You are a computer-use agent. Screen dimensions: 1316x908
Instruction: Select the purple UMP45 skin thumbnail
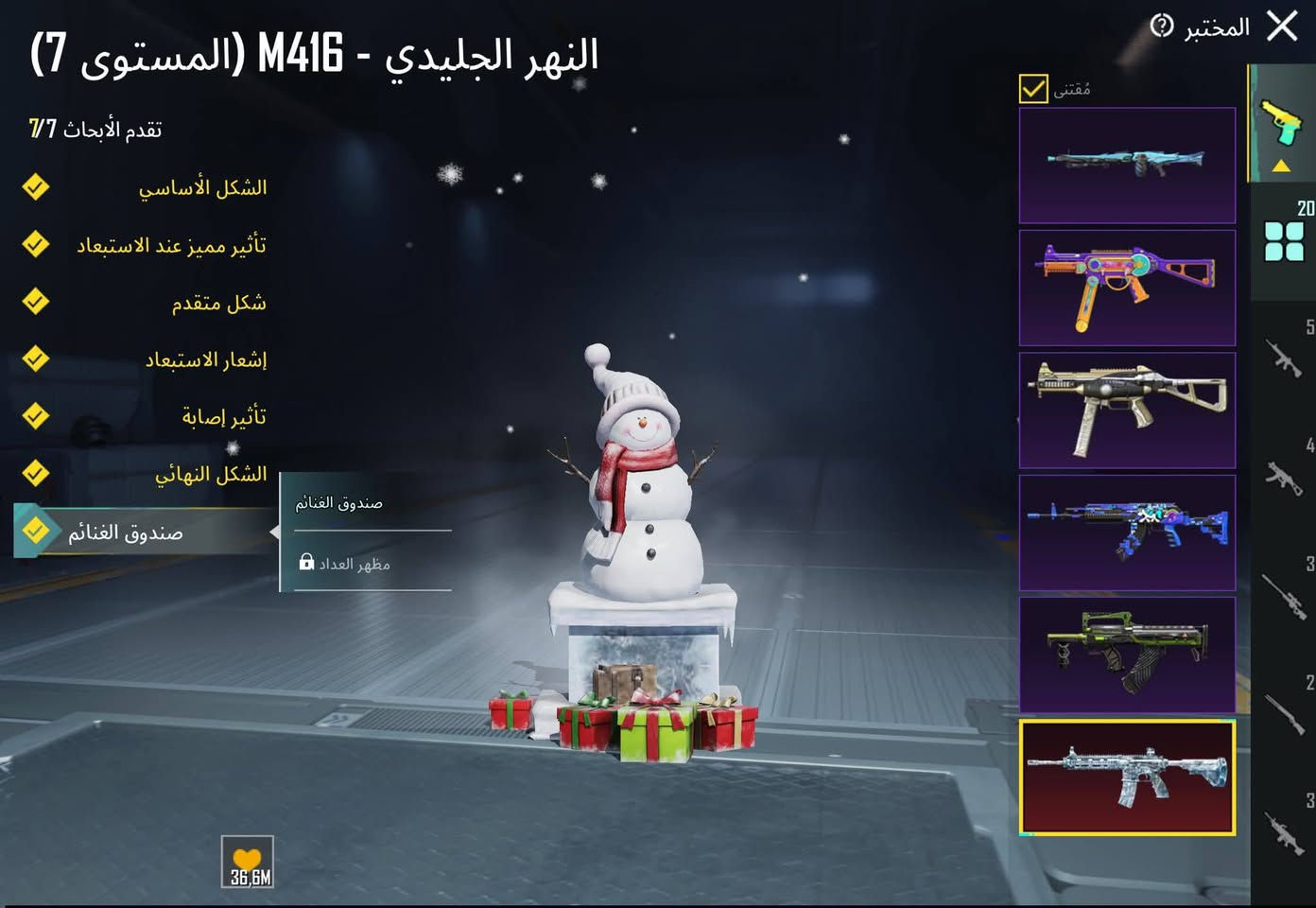click(x=1127, y=287)
